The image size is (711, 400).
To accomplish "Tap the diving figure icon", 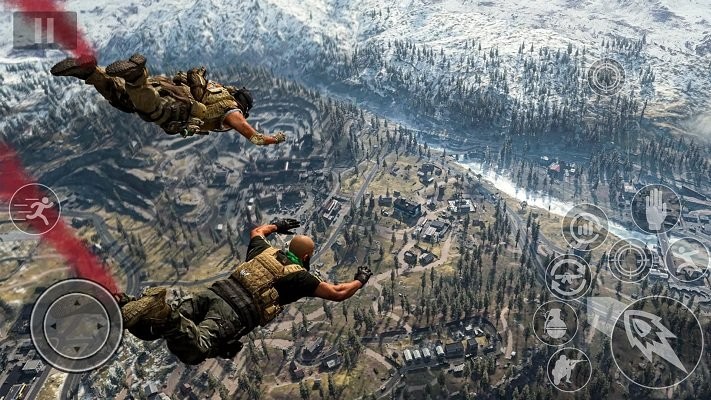I will pos(687,258).
